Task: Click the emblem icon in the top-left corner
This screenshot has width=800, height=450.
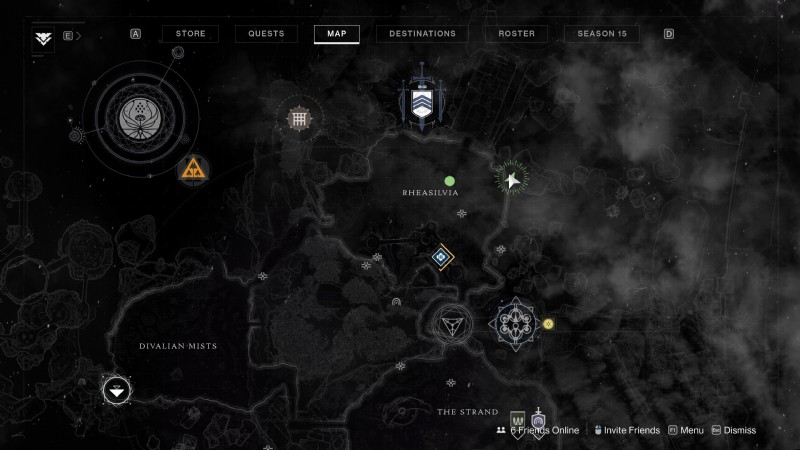Action: click(x=44, y=38)
